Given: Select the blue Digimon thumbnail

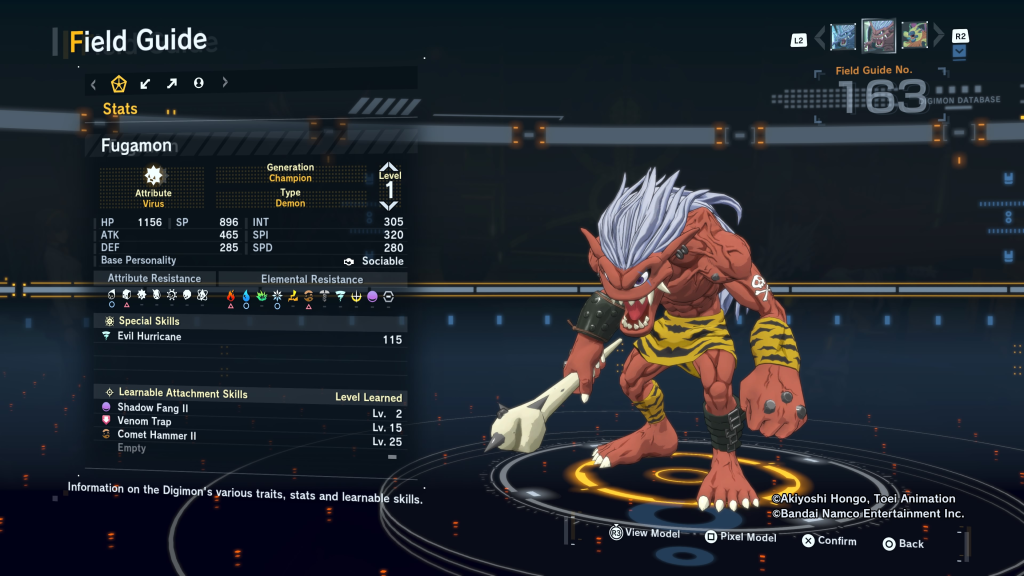Looking at the screenshot, I should (x=843, y=37).
